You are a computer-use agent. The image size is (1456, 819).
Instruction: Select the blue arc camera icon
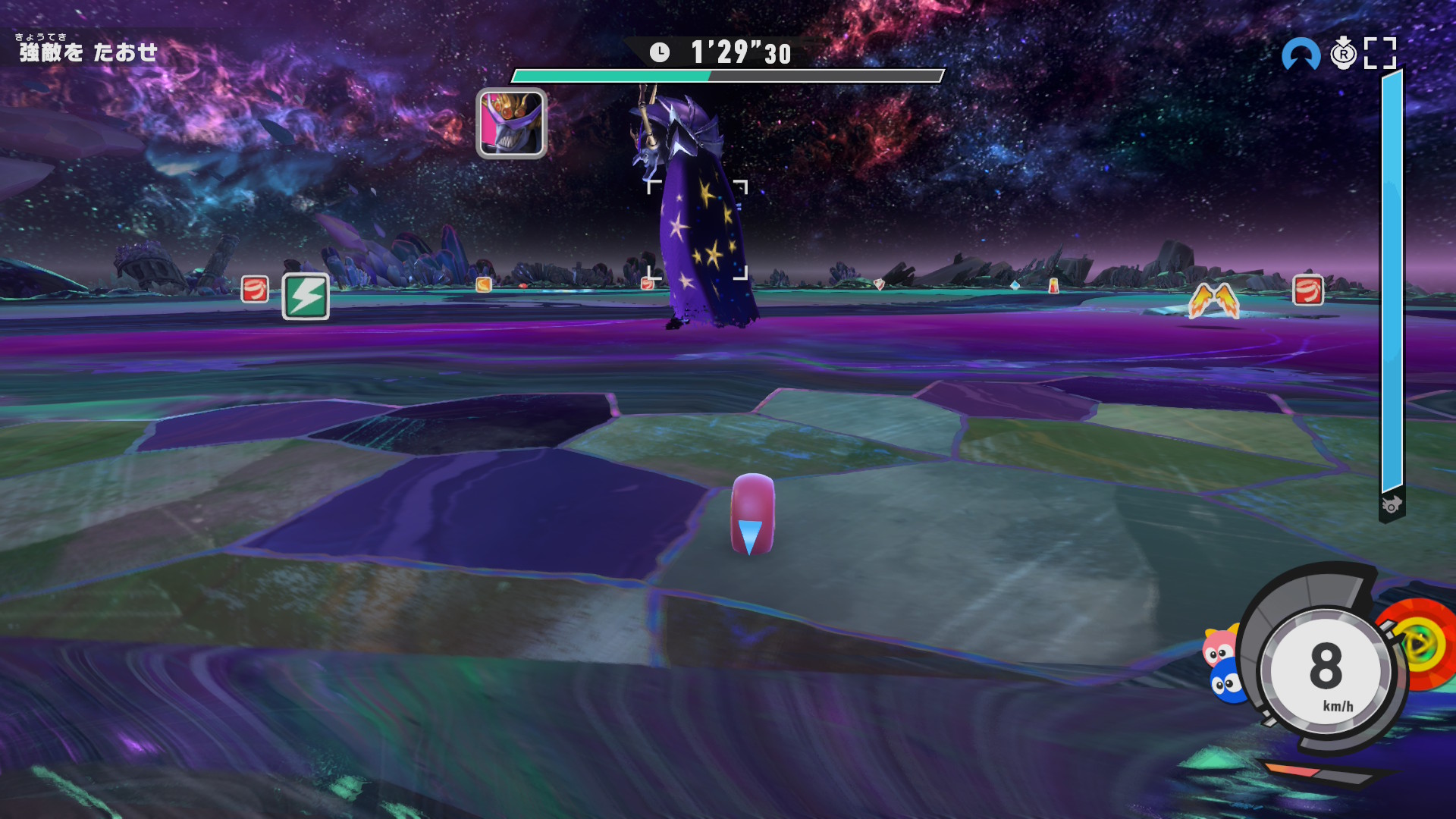[1301, 55]
